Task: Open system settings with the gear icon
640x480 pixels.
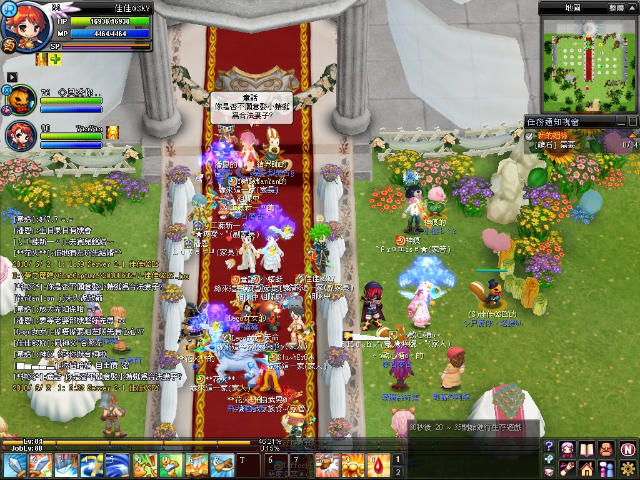Action: (x=627, y=468)
